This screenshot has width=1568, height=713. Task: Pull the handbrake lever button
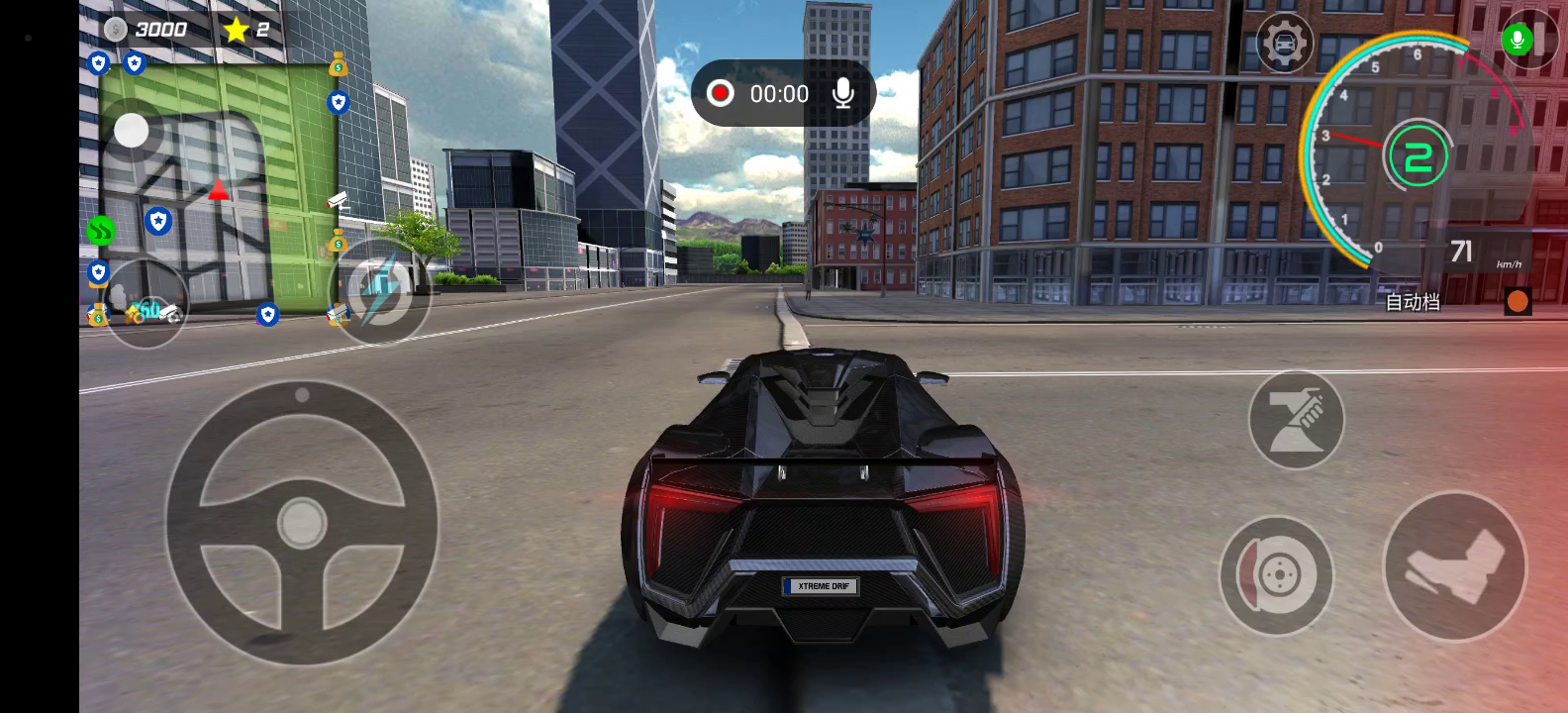point(1296,420)
